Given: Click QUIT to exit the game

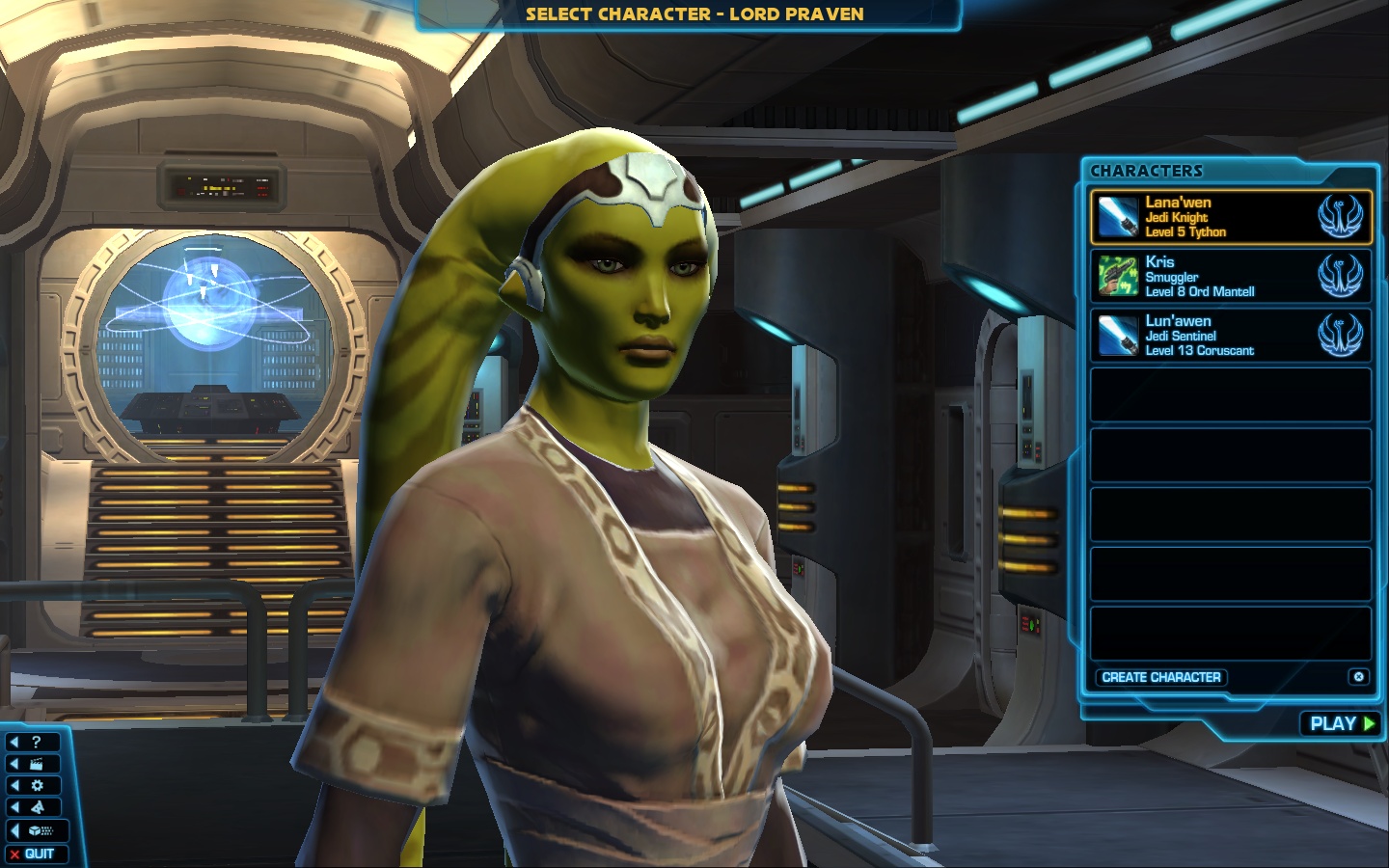Looking at the screenshot, I should pyautogui.click(x=37, y=854).
